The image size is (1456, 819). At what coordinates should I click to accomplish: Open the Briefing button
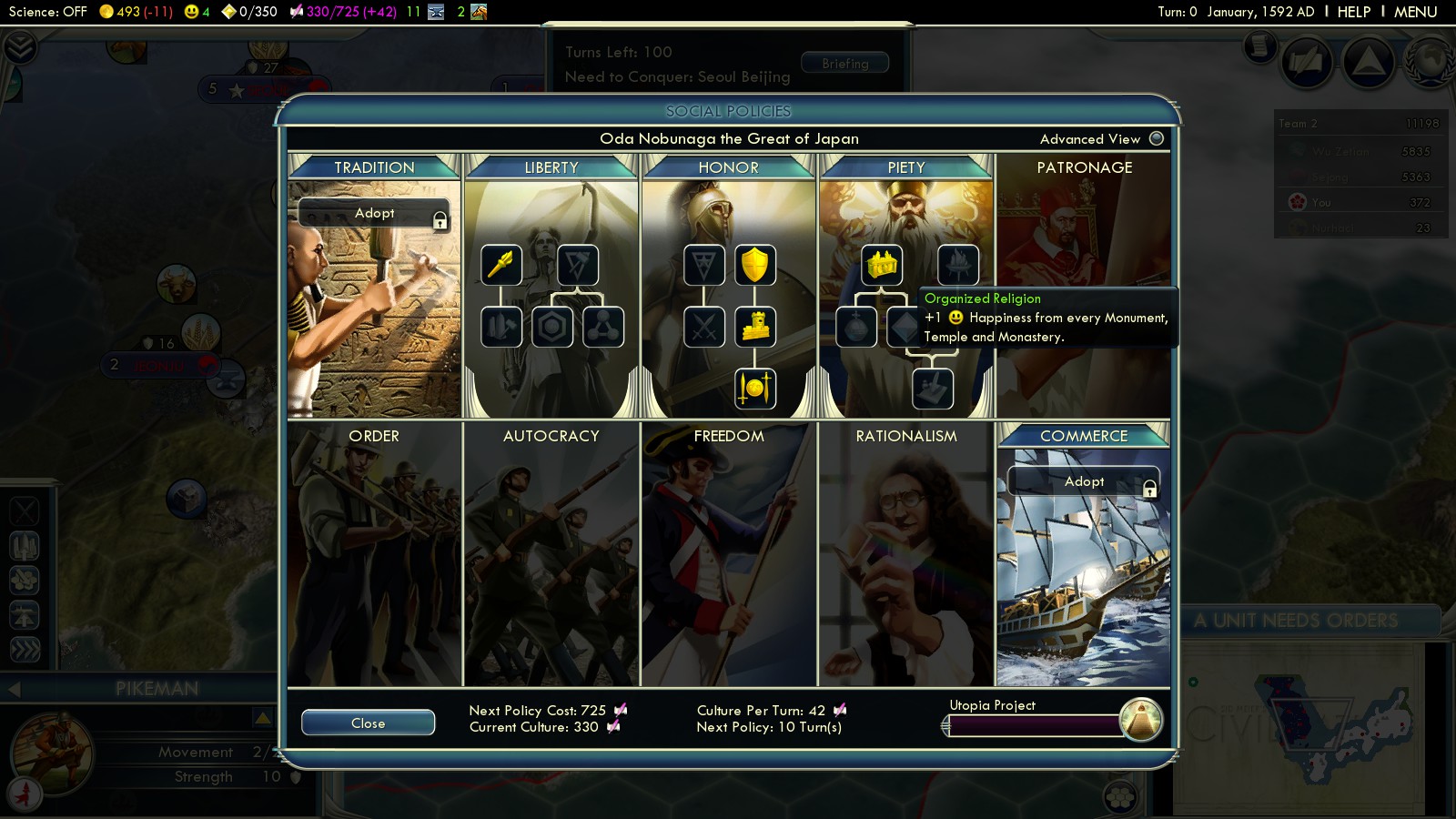pyautogui.click(x=844, y=63)
